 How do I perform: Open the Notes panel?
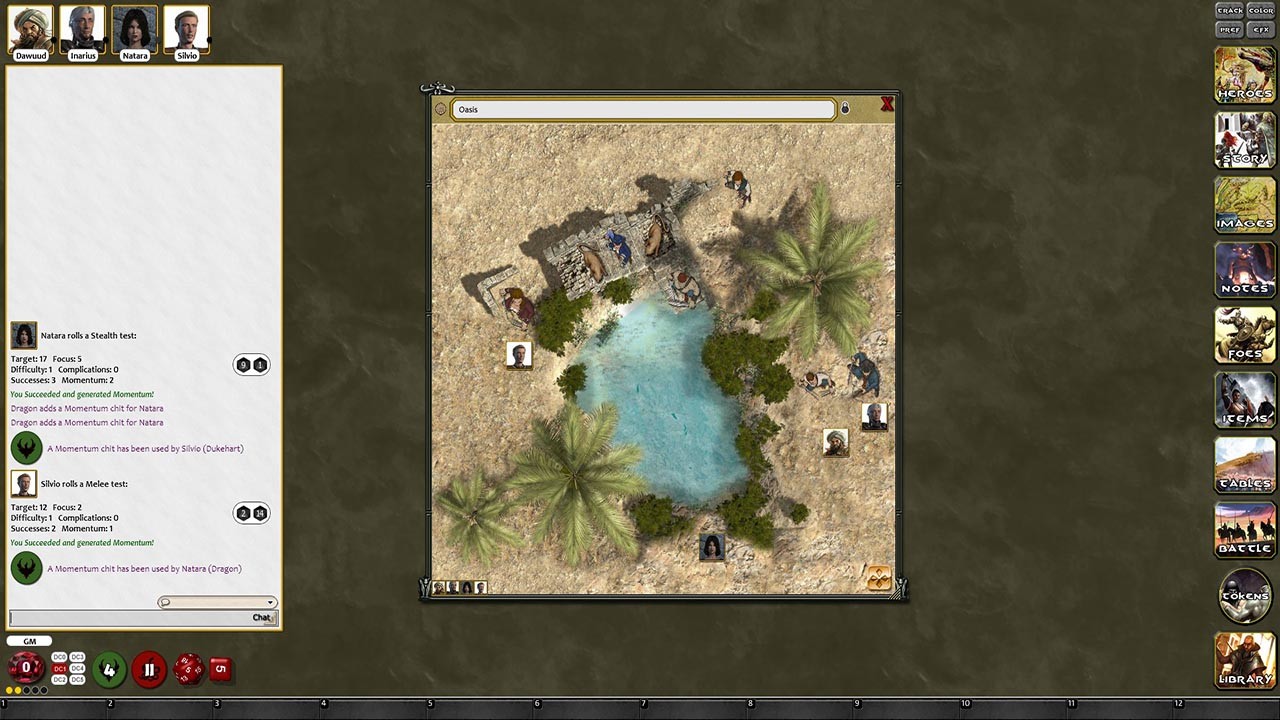[x=1244, y=270]
